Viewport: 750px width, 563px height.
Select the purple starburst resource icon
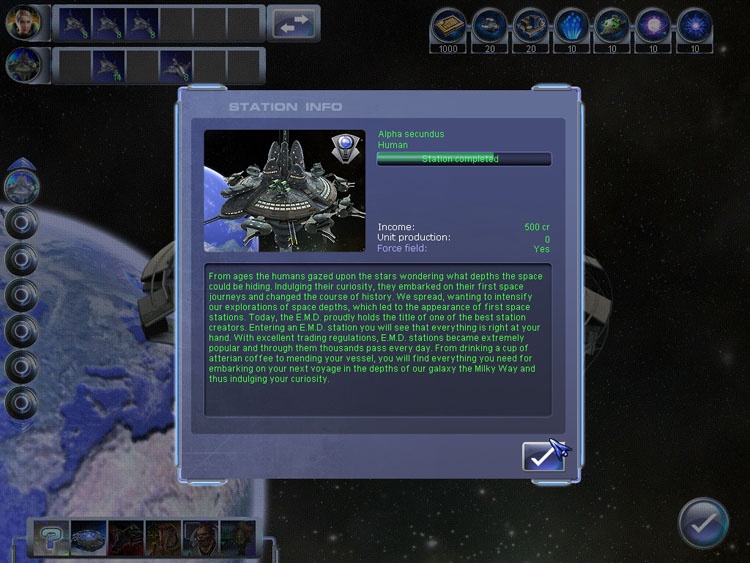pos(653,24)
